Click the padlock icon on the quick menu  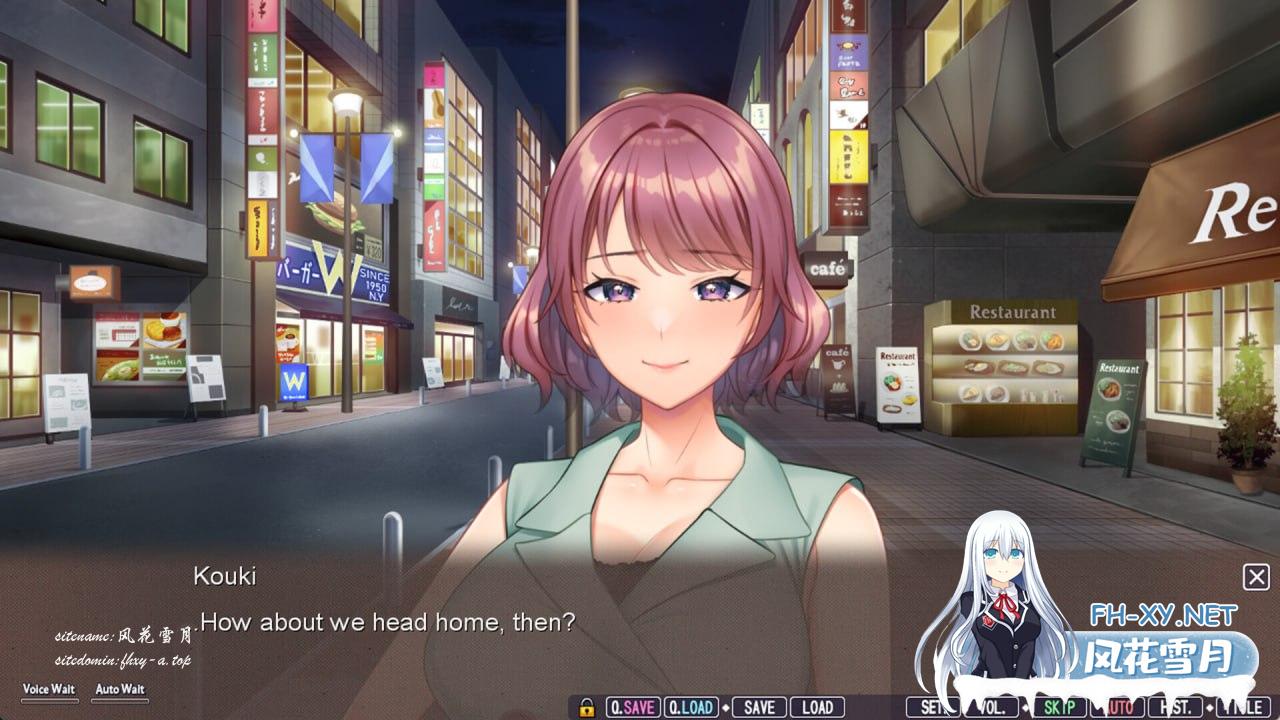pyautogui.click(x=587, y=707)
